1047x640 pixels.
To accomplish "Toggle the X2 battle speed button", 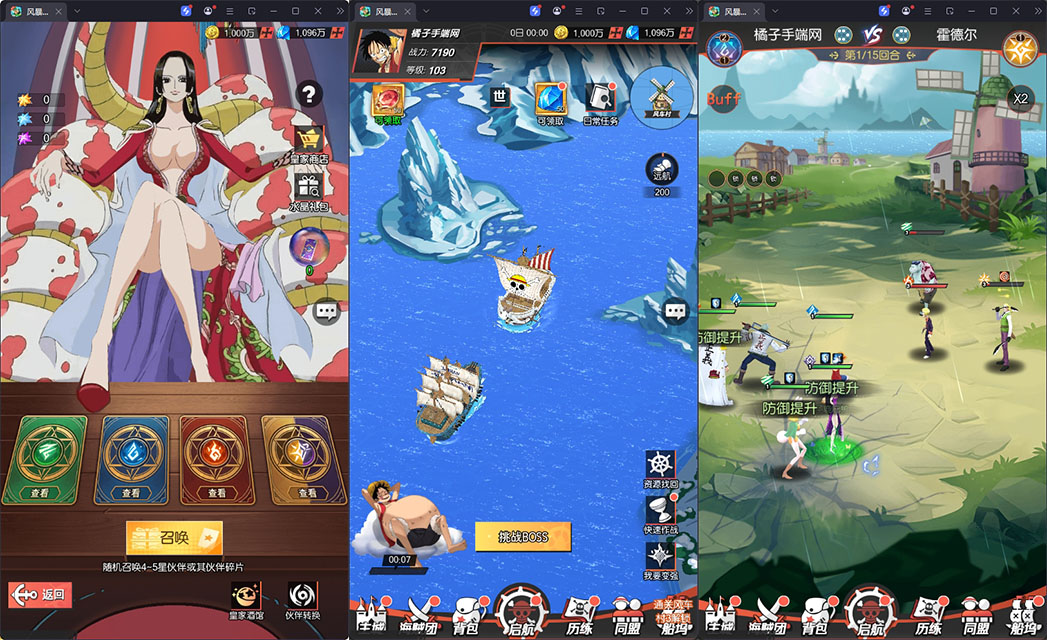I will (x=1019, y=99).
